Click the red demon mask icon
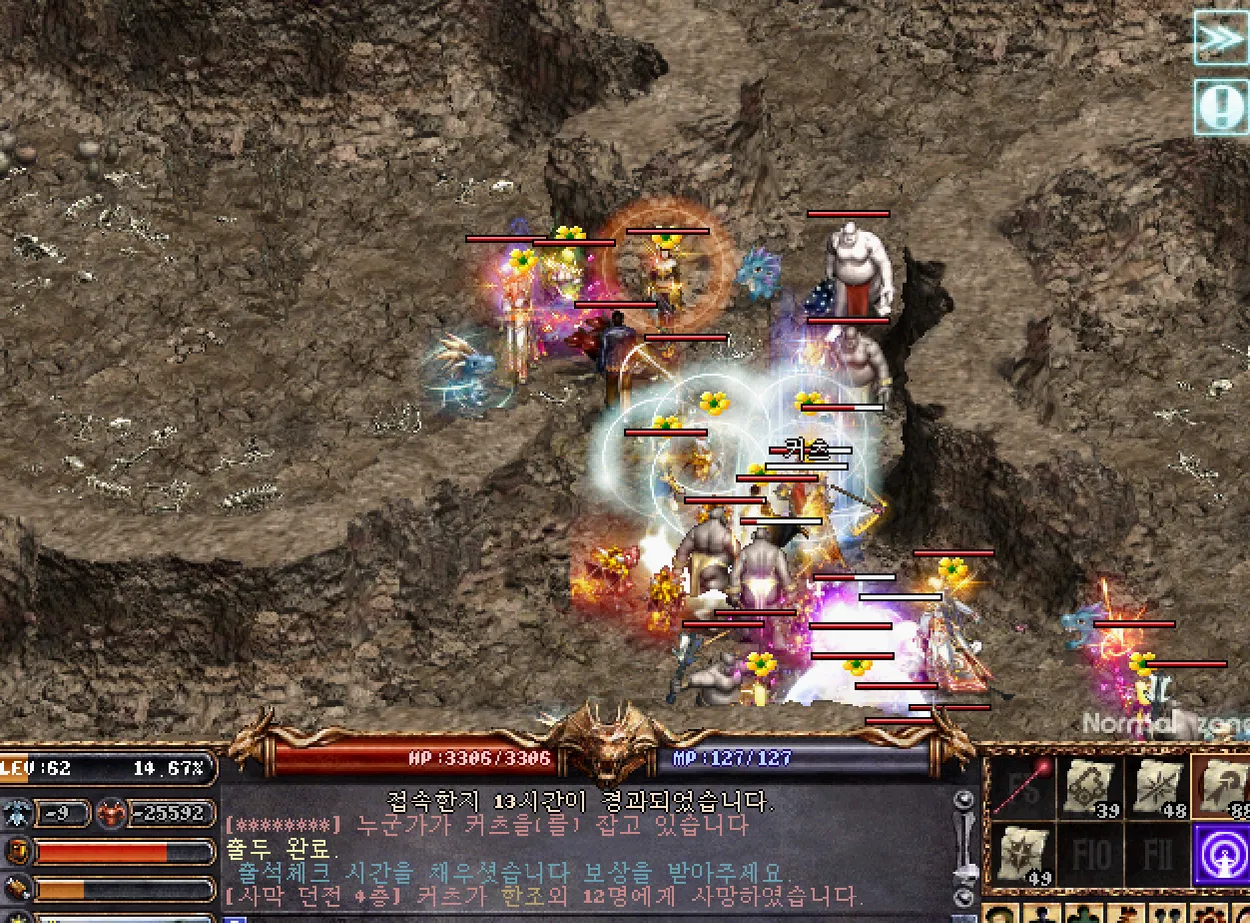The image size is (1250, 923). [112, 812]
